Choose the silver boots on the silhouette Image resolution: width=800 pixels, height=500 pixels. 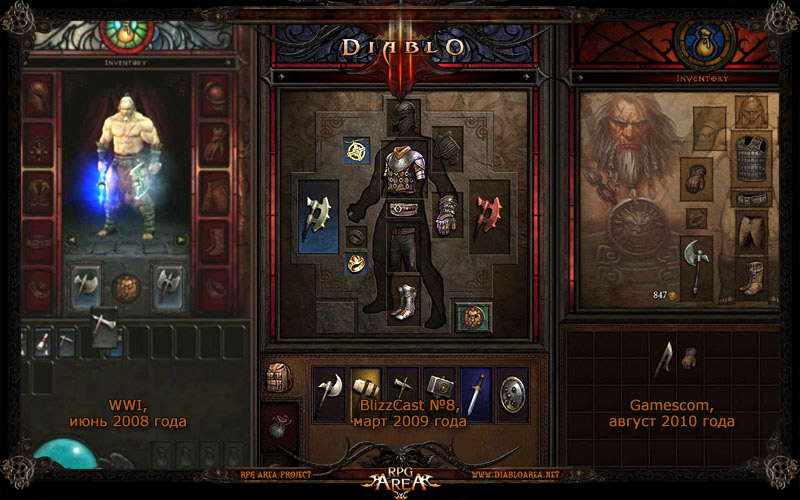pos(405,299)
